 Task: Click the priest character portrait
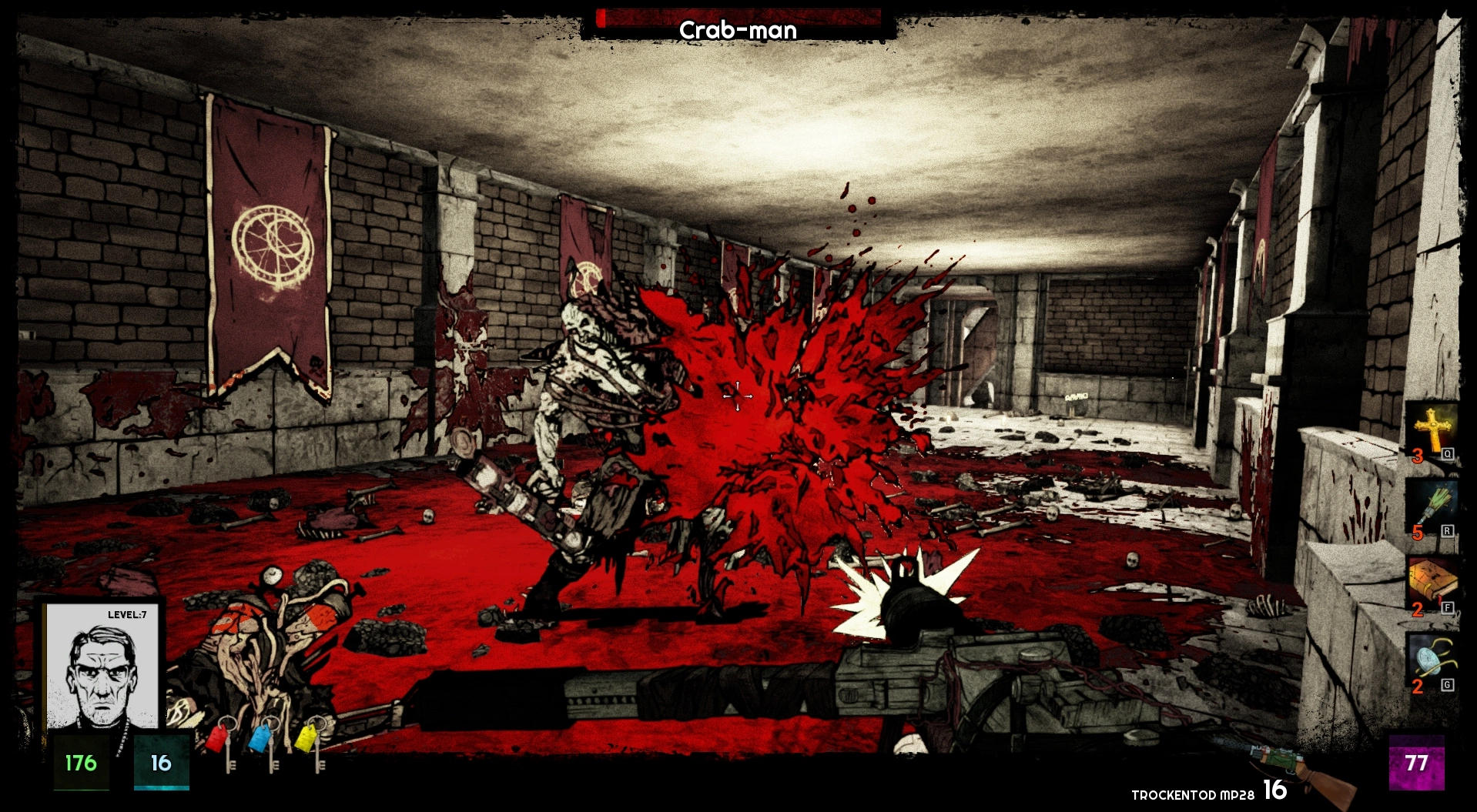pyautogui.click(x=102, y=667)
